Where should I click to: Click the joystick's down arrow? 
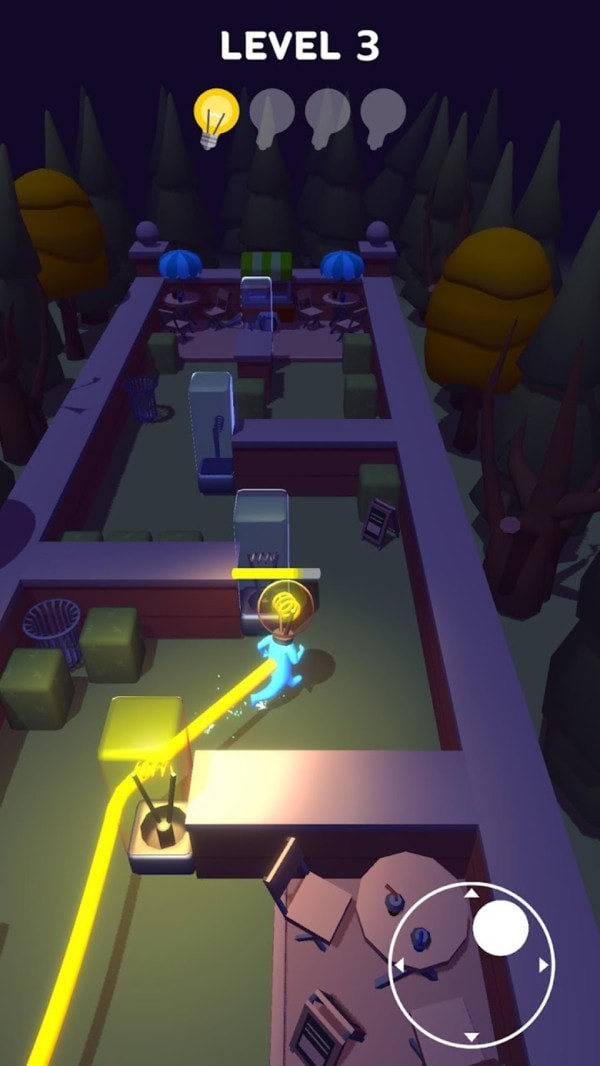pyautogui.click(x=472, y=1037)
